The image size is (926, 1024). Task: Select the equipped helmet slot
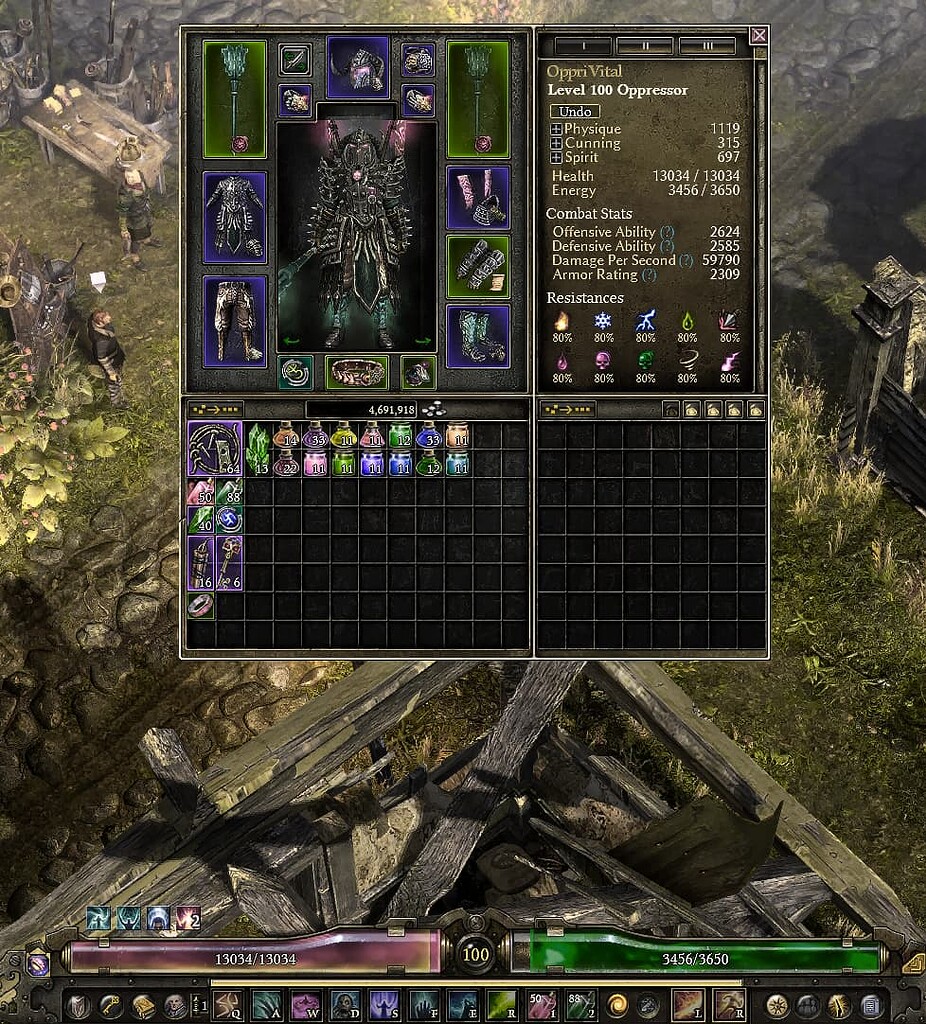coord(357,66)
